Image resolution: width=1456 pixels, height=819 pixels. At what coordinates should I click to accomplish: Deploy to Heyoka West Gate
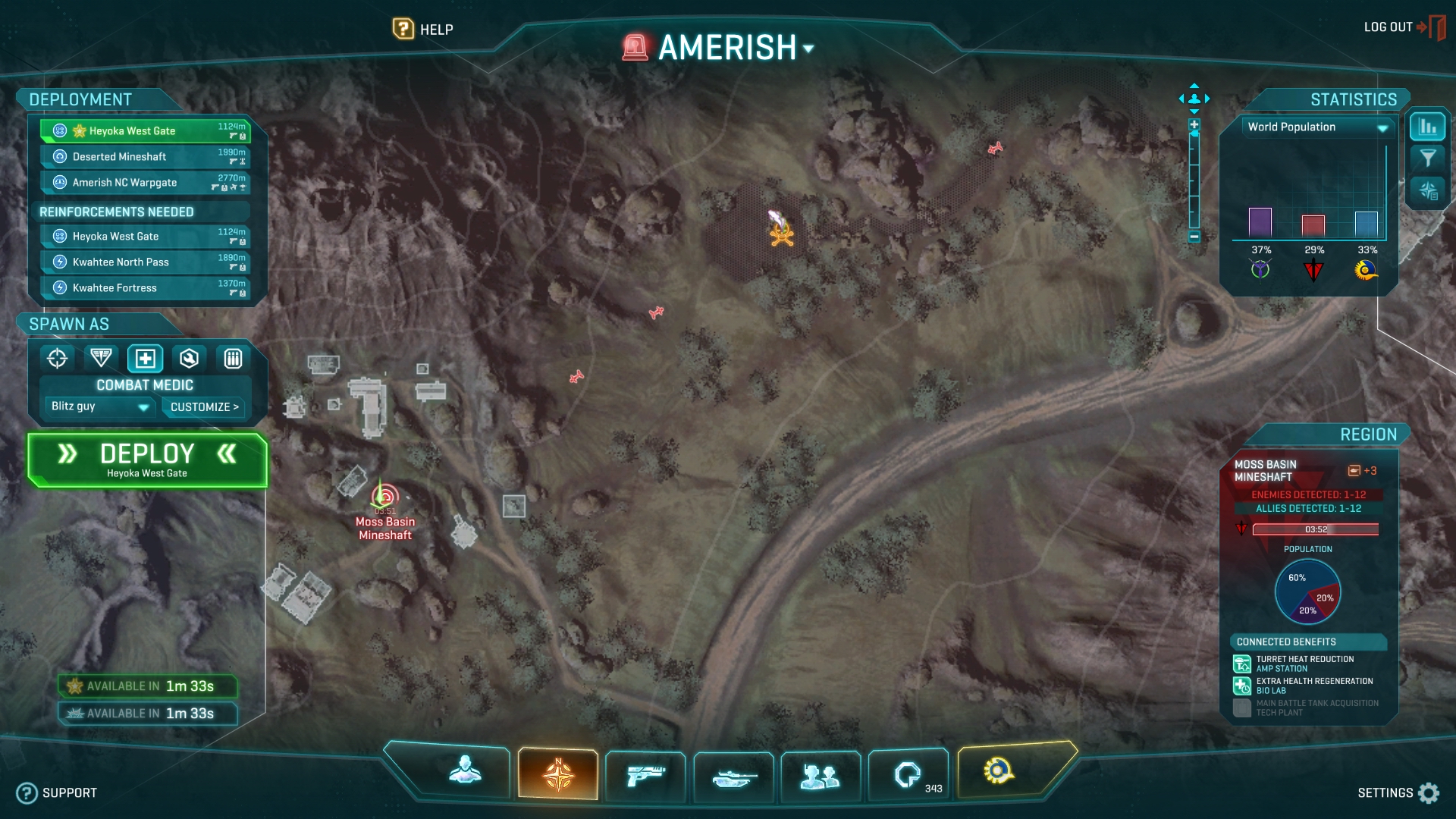[147, 460]
